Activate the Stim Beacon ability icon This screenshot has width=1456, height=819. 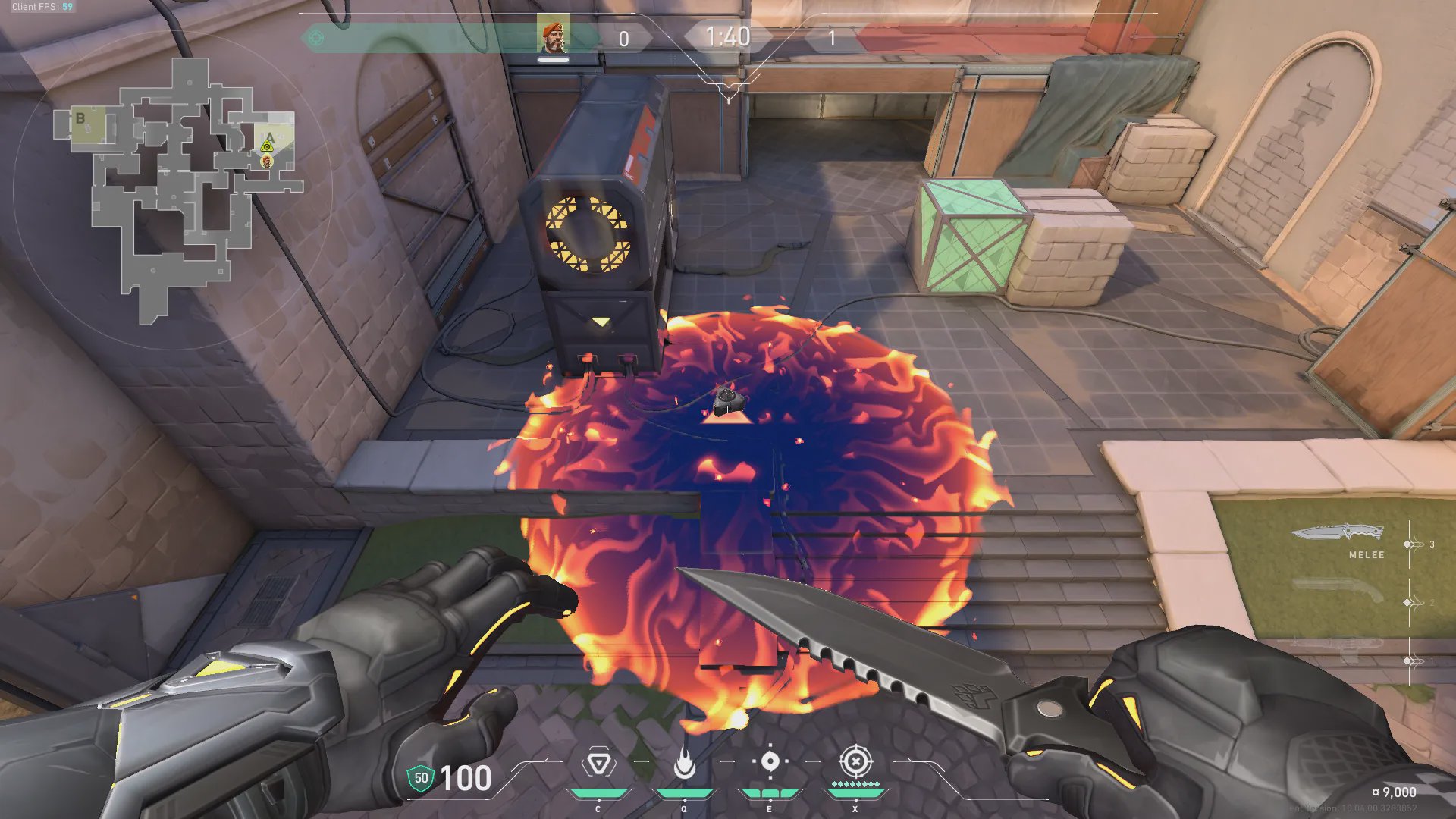[x=598, y=763]
